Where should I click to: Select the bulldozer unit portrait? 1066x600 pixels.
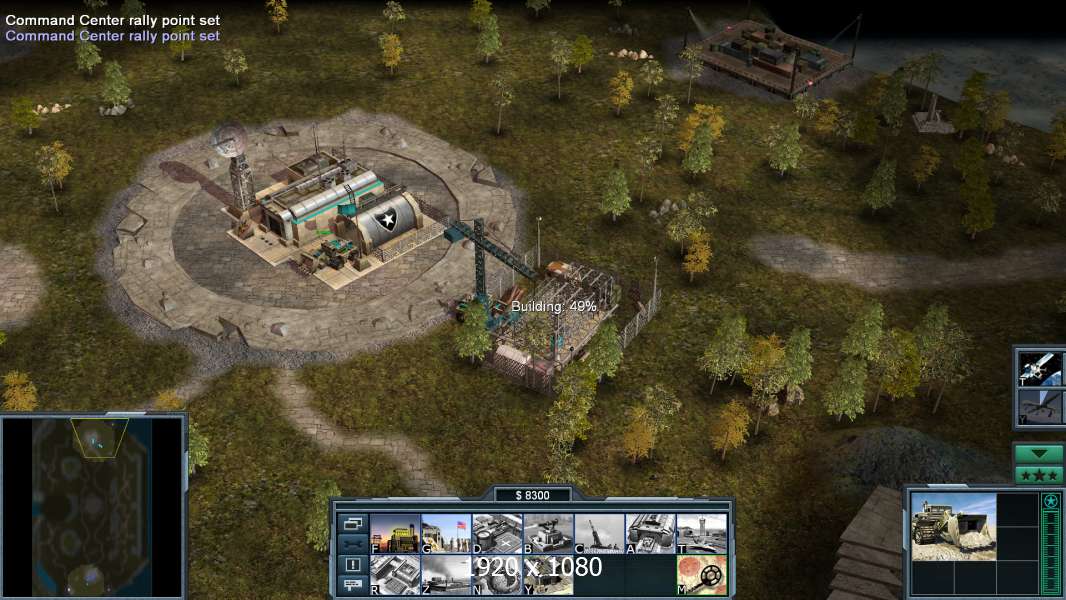(x=953, y=526)
